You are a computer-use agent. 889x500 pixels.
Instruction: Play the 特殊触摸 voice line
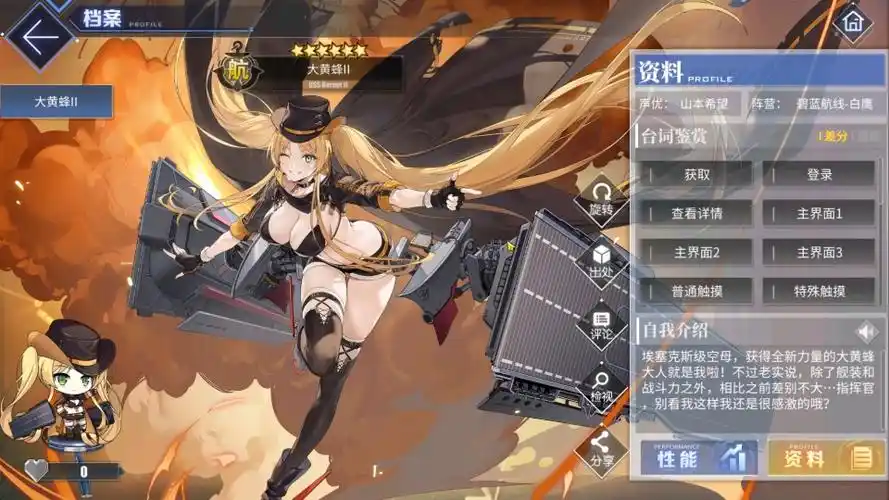(x=819, y=291)
